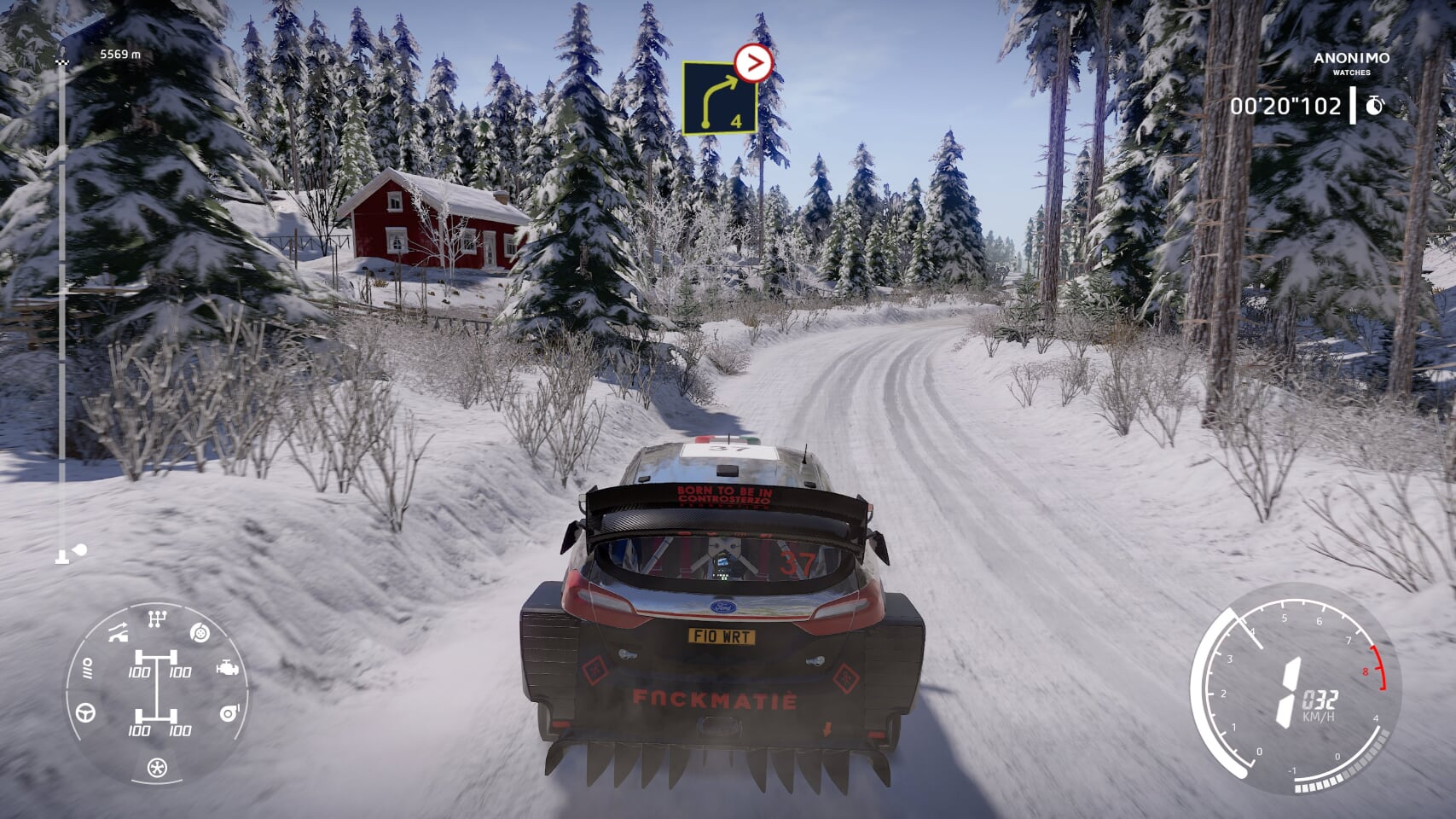Viewport: 1456px width, 819px height.
Task: Click the Anonimo Watches logo
Action: [1351, 63]
